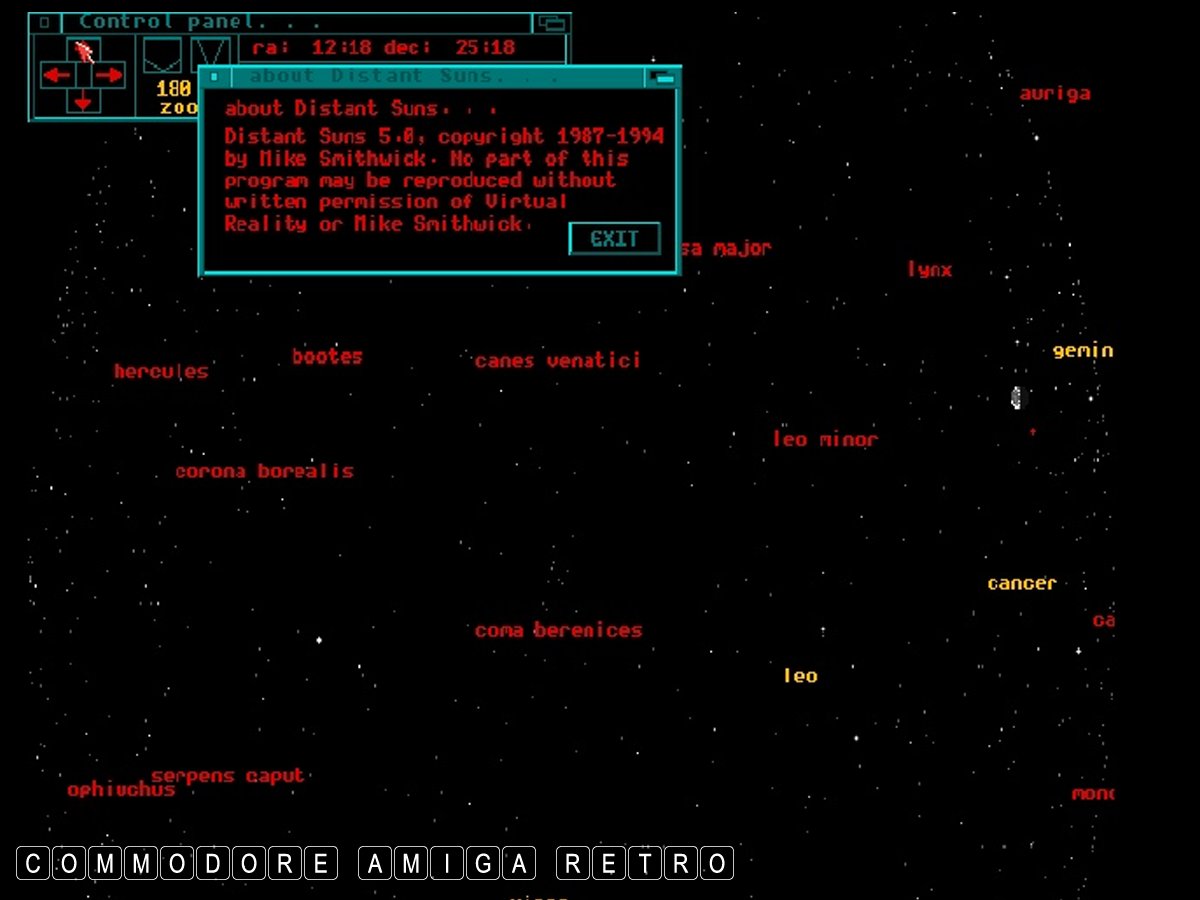Click the Control panel's depth gadget
The width and height of the screenshot is (1200, 900).
click(x=551, y=22)
